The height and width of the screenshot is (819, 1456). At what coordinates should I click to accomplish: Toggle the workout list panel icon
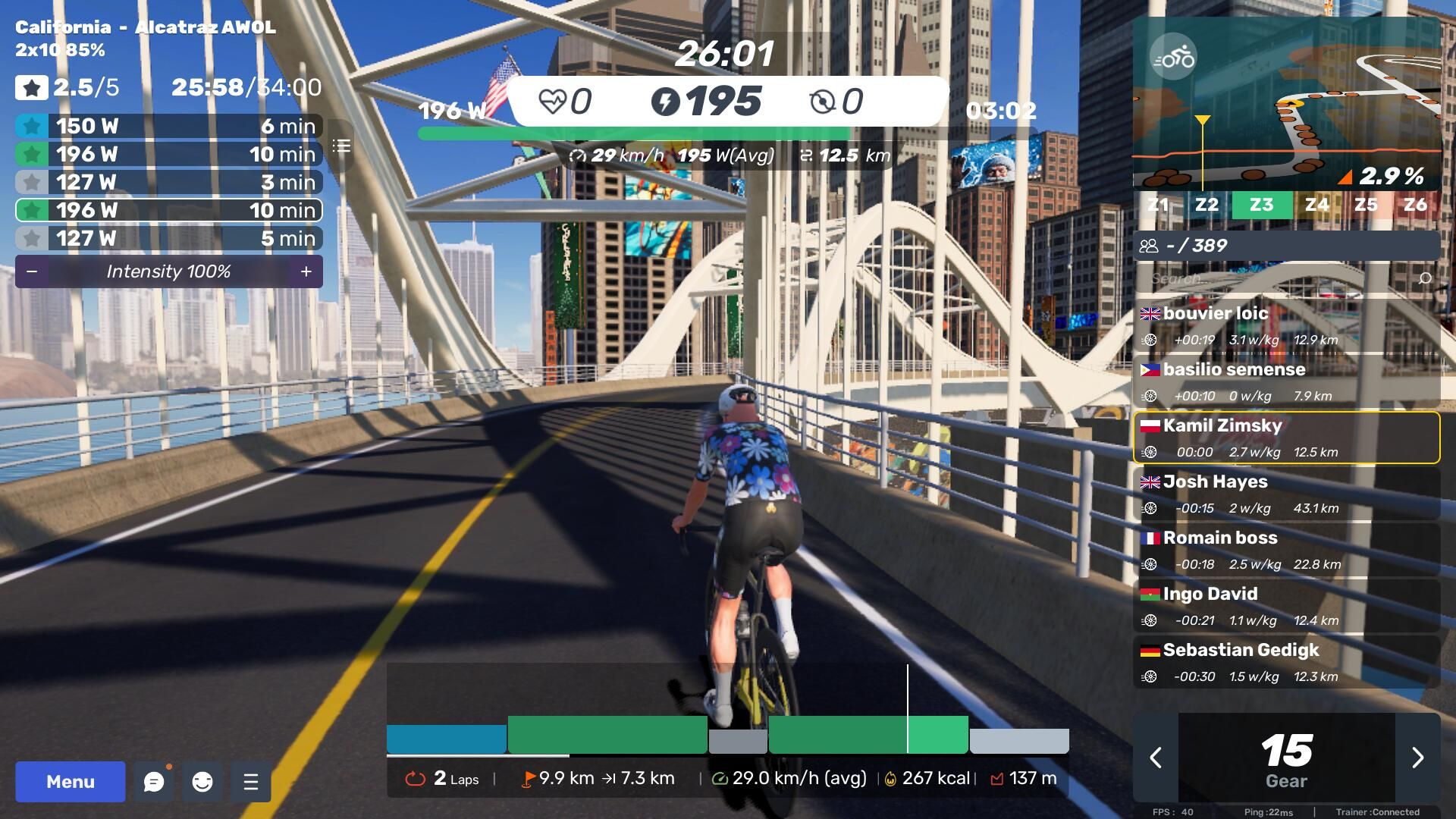(x=341, y=146)
